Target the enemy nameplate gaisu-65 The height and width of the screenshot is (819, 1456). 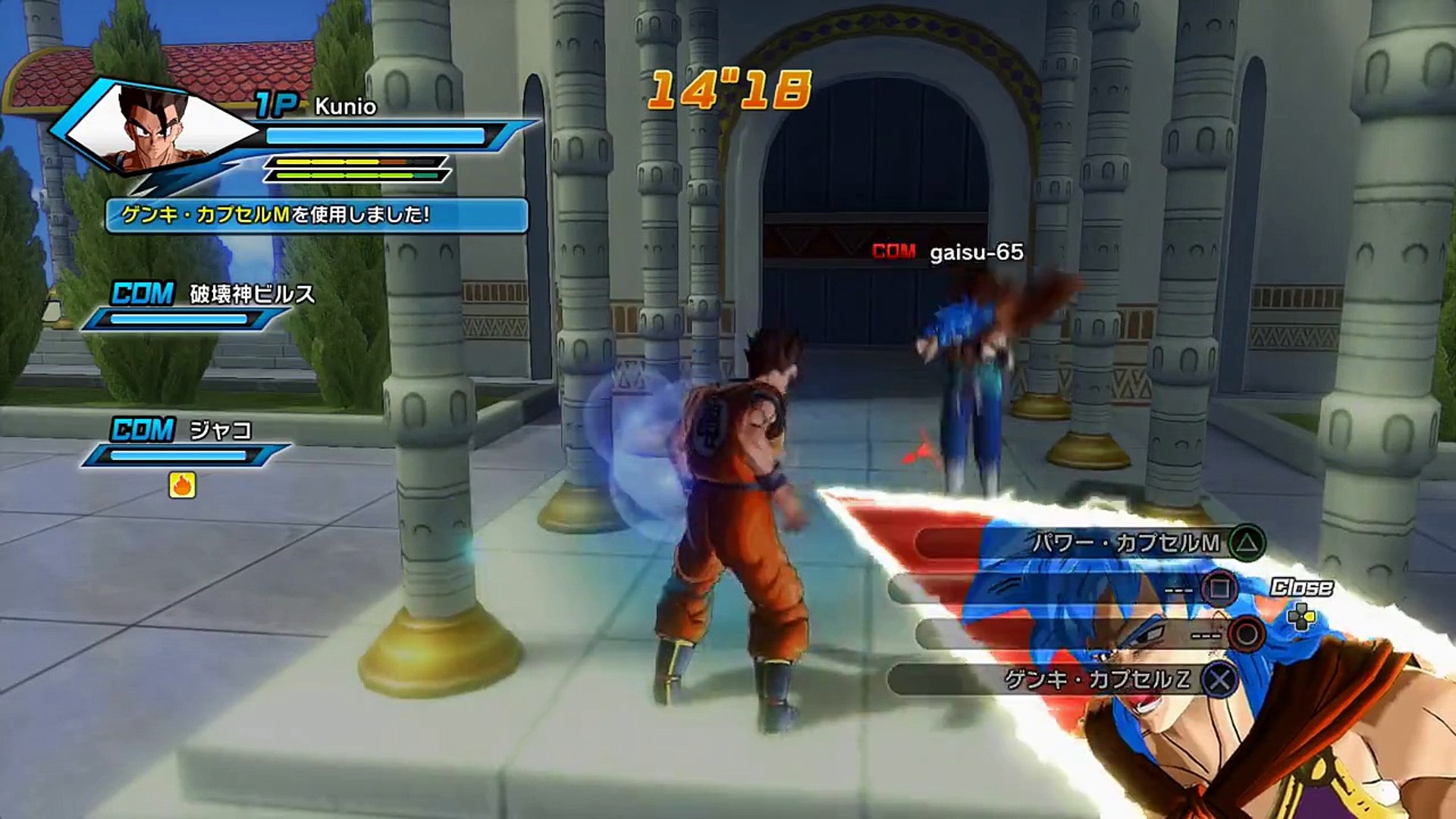[x=976, y=253]
